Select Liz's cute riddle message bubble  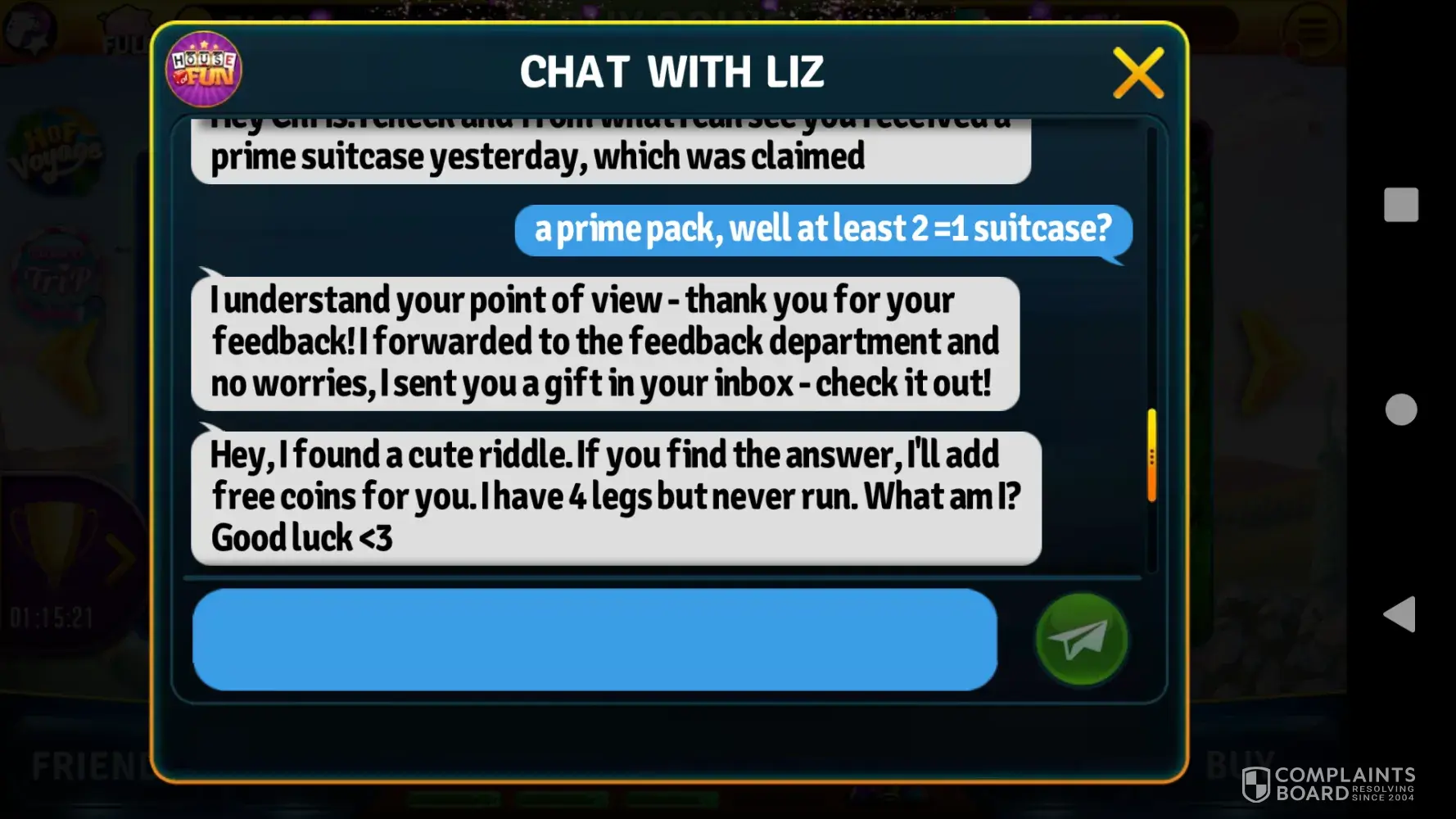click(616, 497)
